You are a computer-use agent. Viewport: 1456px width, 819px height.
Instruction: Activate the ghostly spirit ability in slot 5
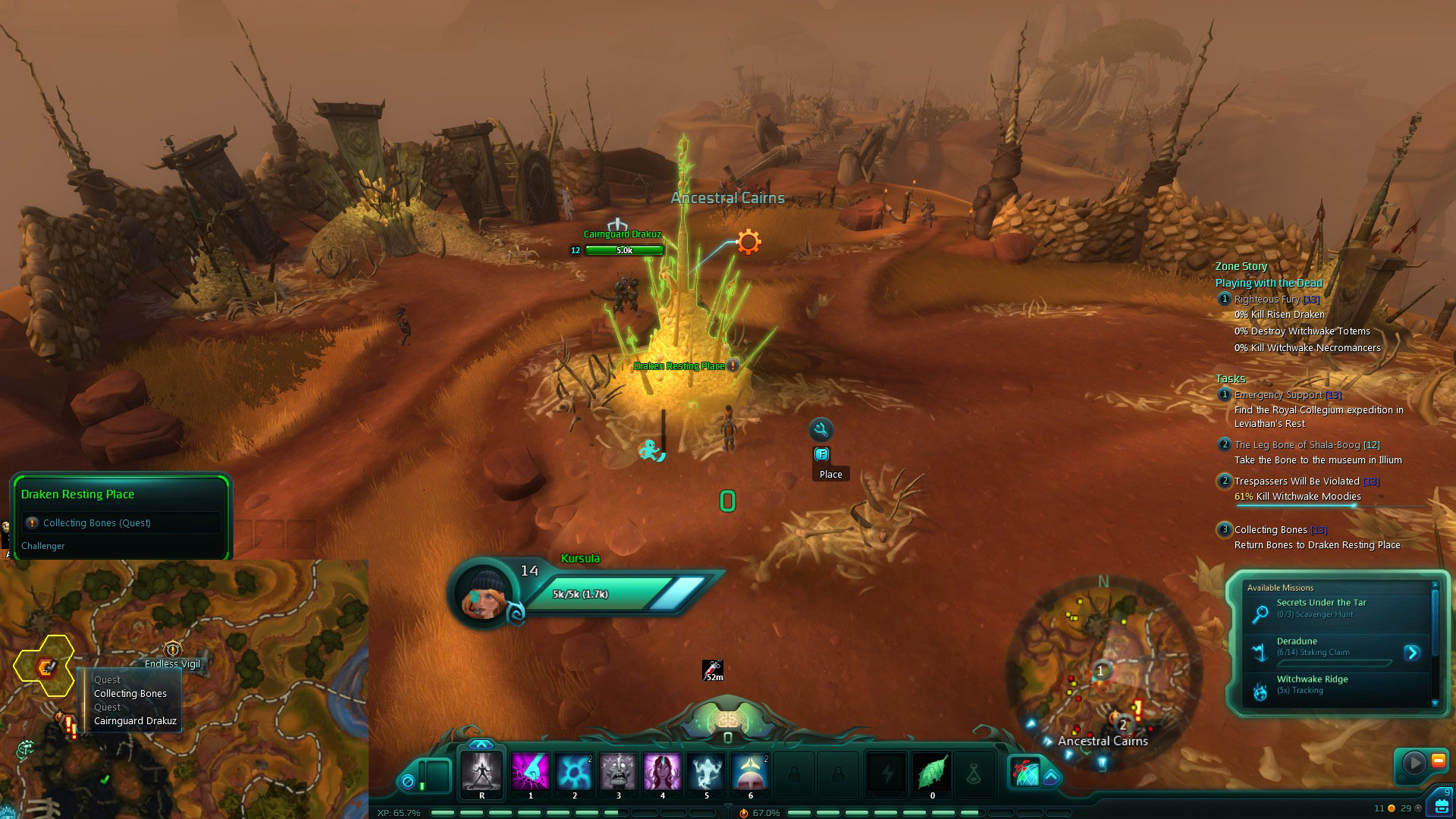706,771
